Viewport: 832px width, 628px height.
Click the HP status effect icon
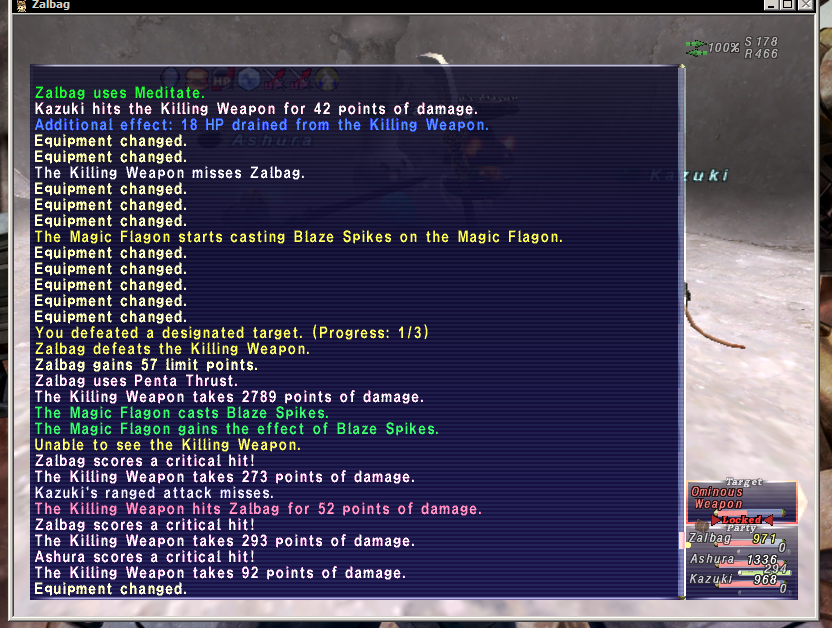(222, 77)
